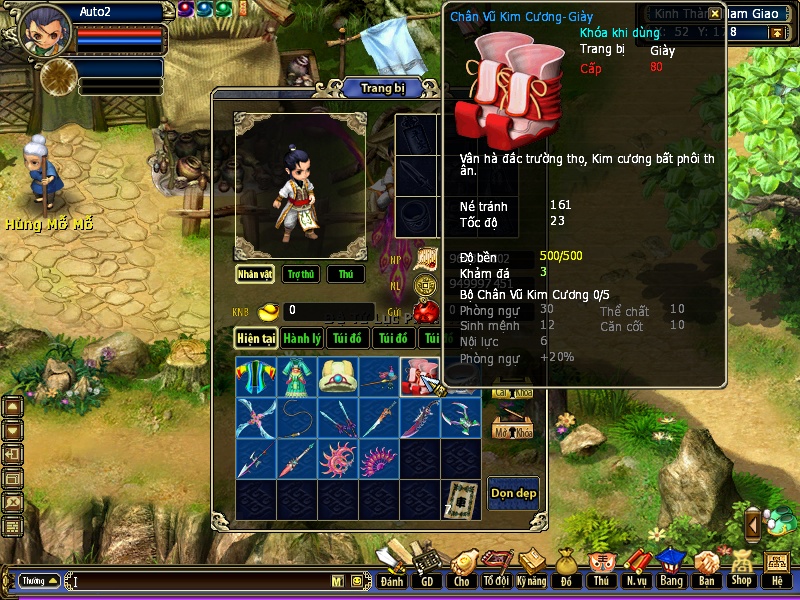Select the Thú tab in equipment panel
The image size is (800, 600).
[x=345, y=274]
